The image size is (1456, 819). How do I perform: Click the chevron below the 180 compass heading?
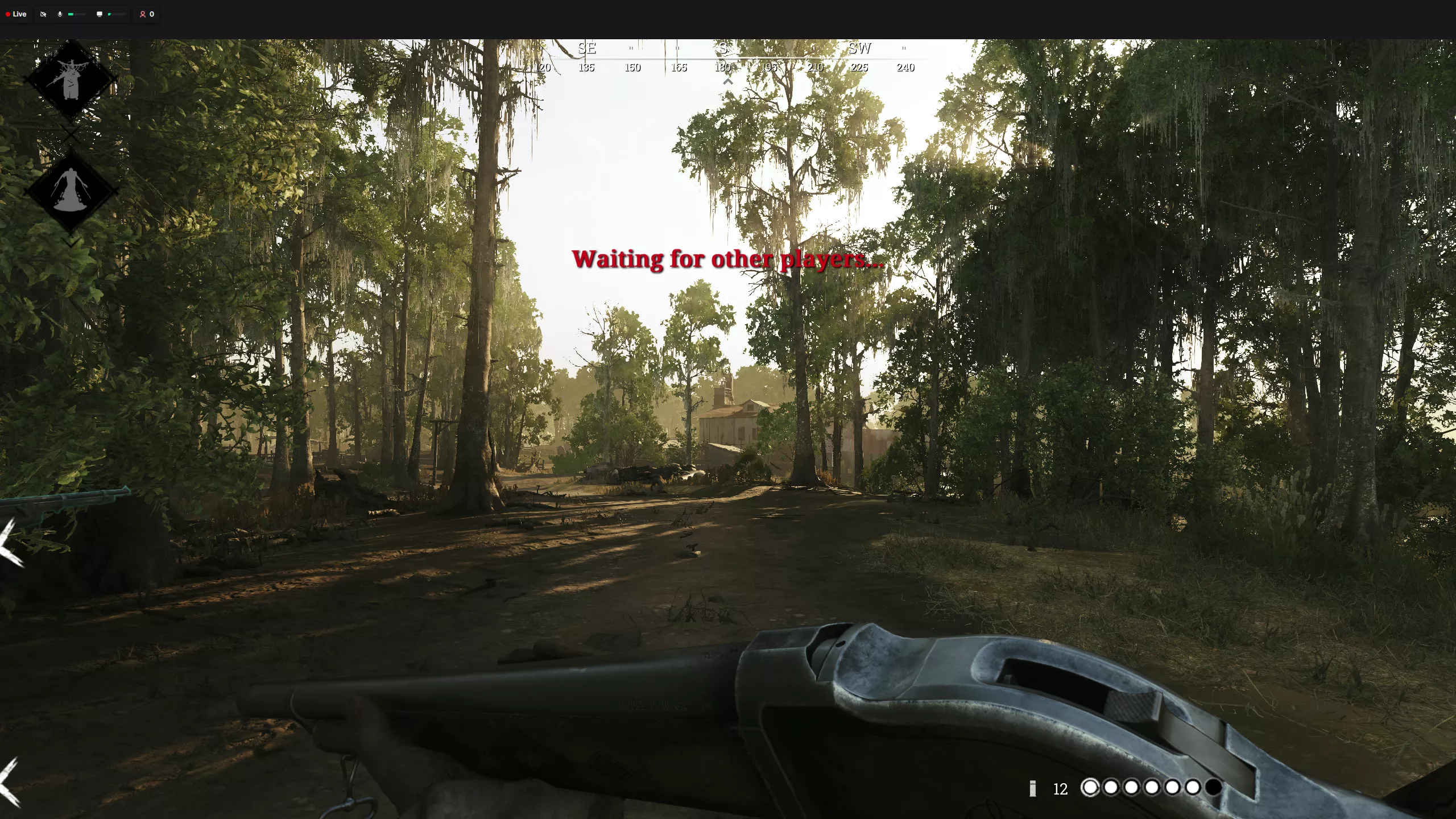click(729, 81)
